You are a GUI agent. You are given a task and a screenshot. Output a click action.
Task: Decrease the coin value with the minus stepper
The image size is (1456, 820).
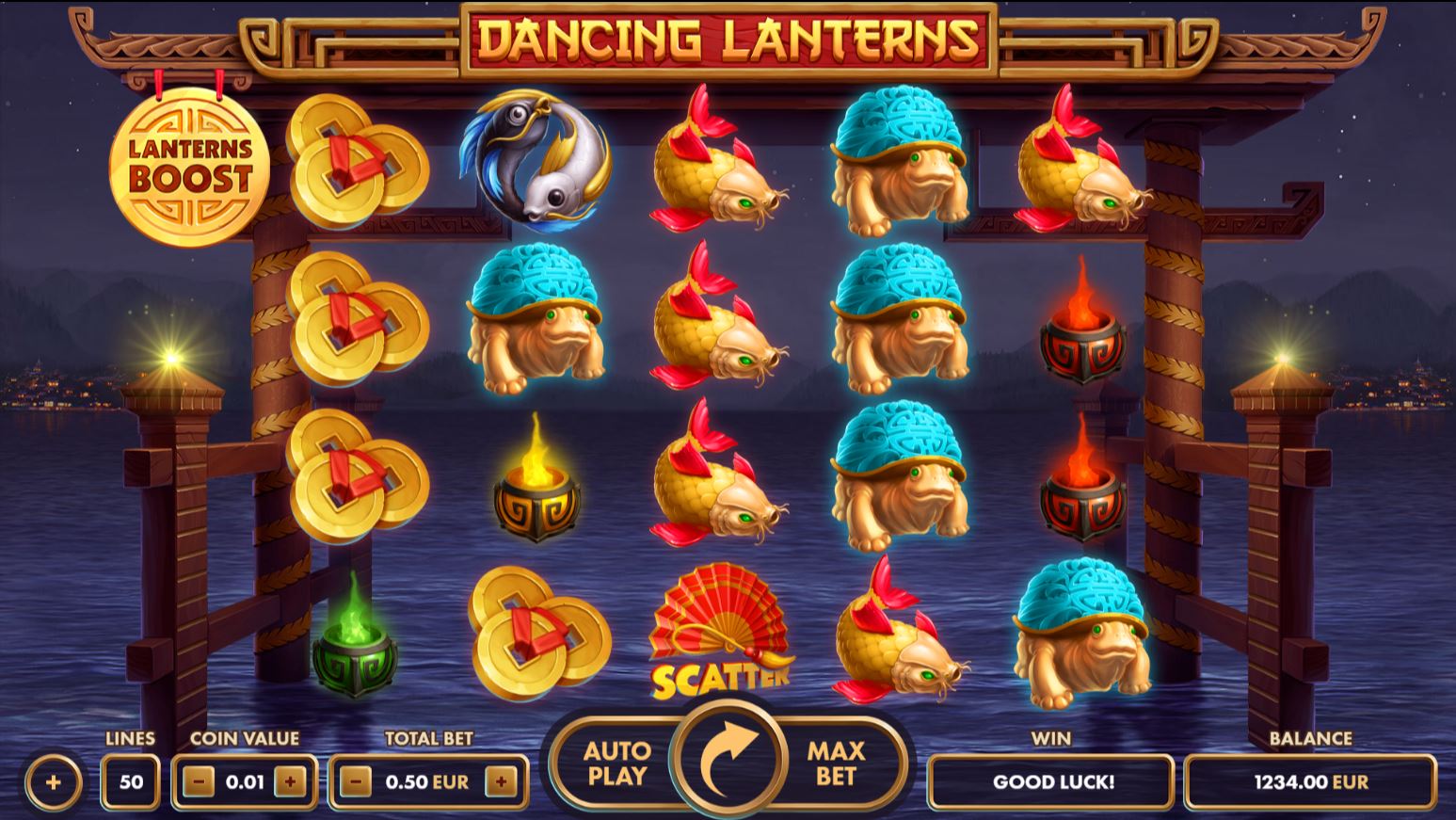pos(198,780)
